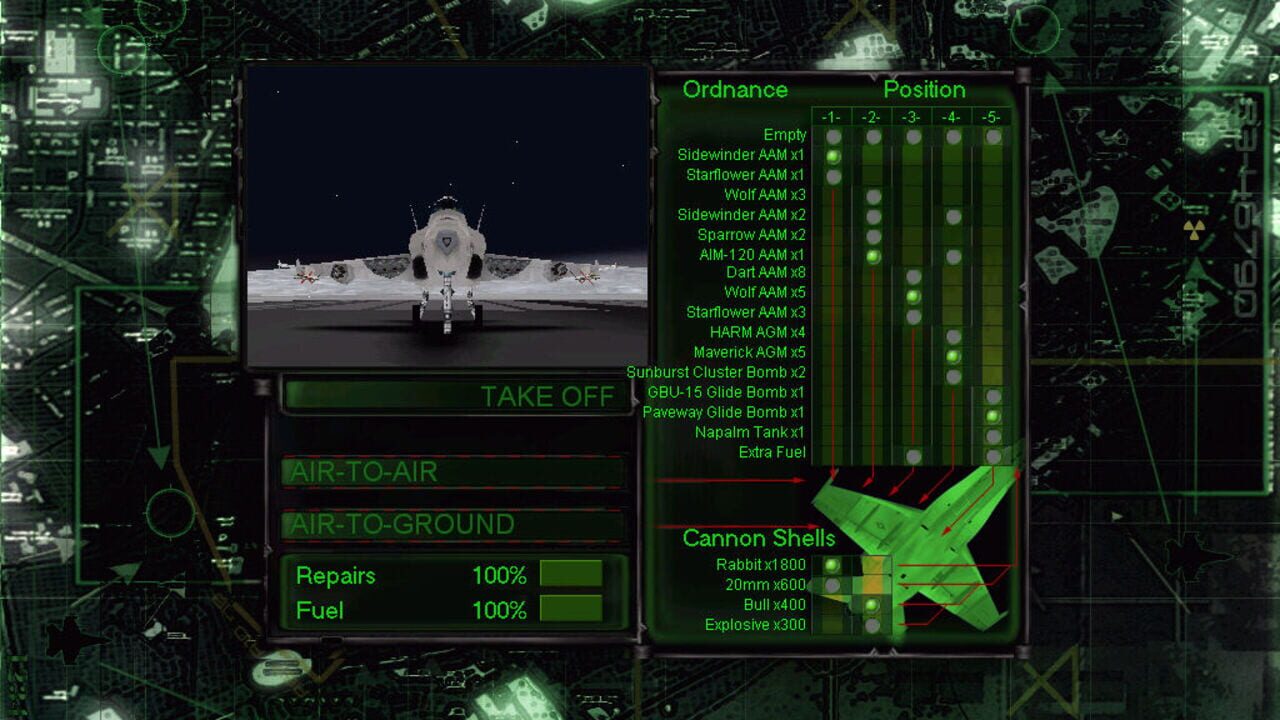1280x720 pixels.
Task: Choose Sparrow AAM x2 for position 2
Action: (x=871, y=234)
